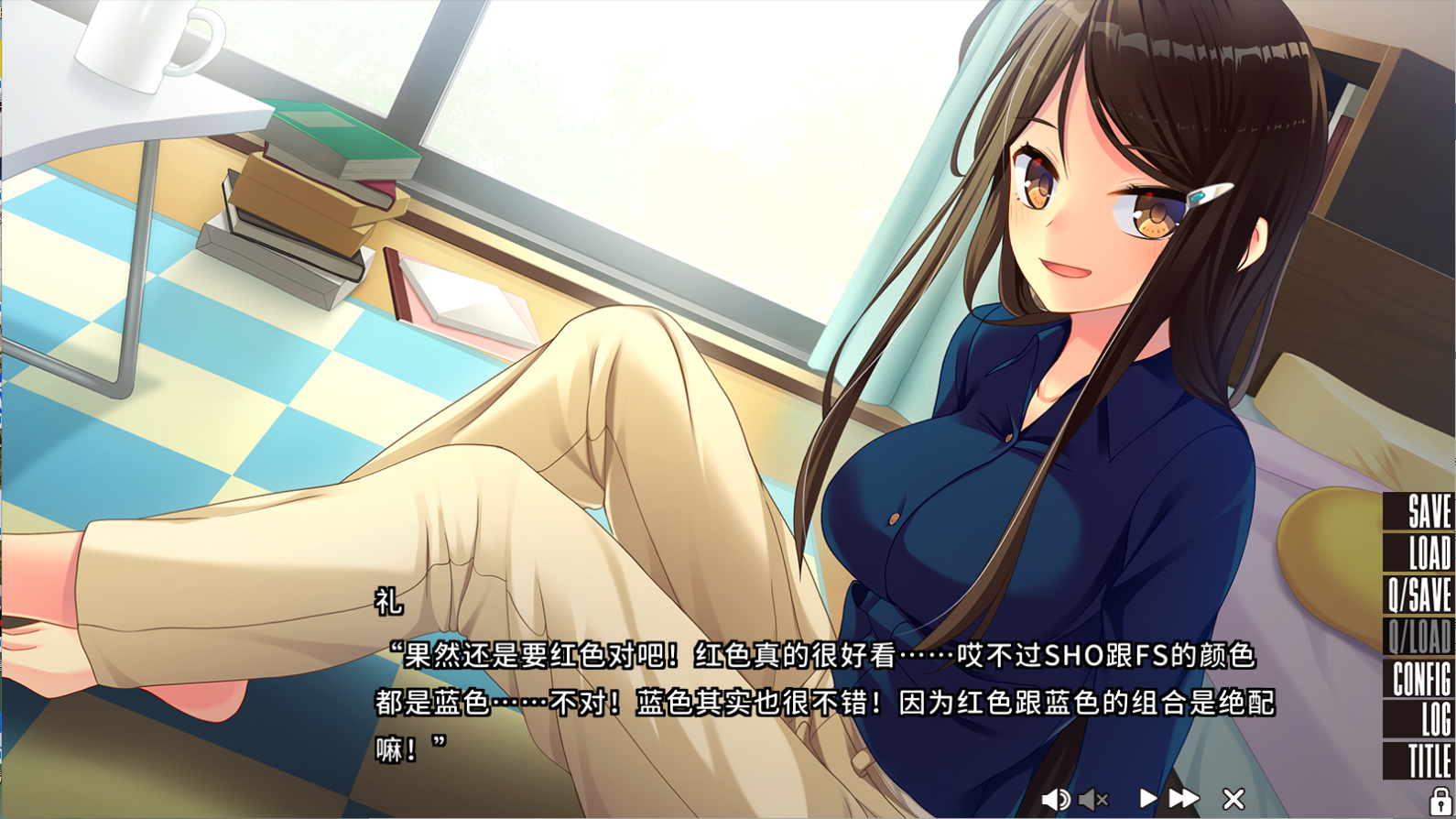This screenshot has height=819, width=1456.
Task: Activate skip with the double arrow
Action: 1184,799
